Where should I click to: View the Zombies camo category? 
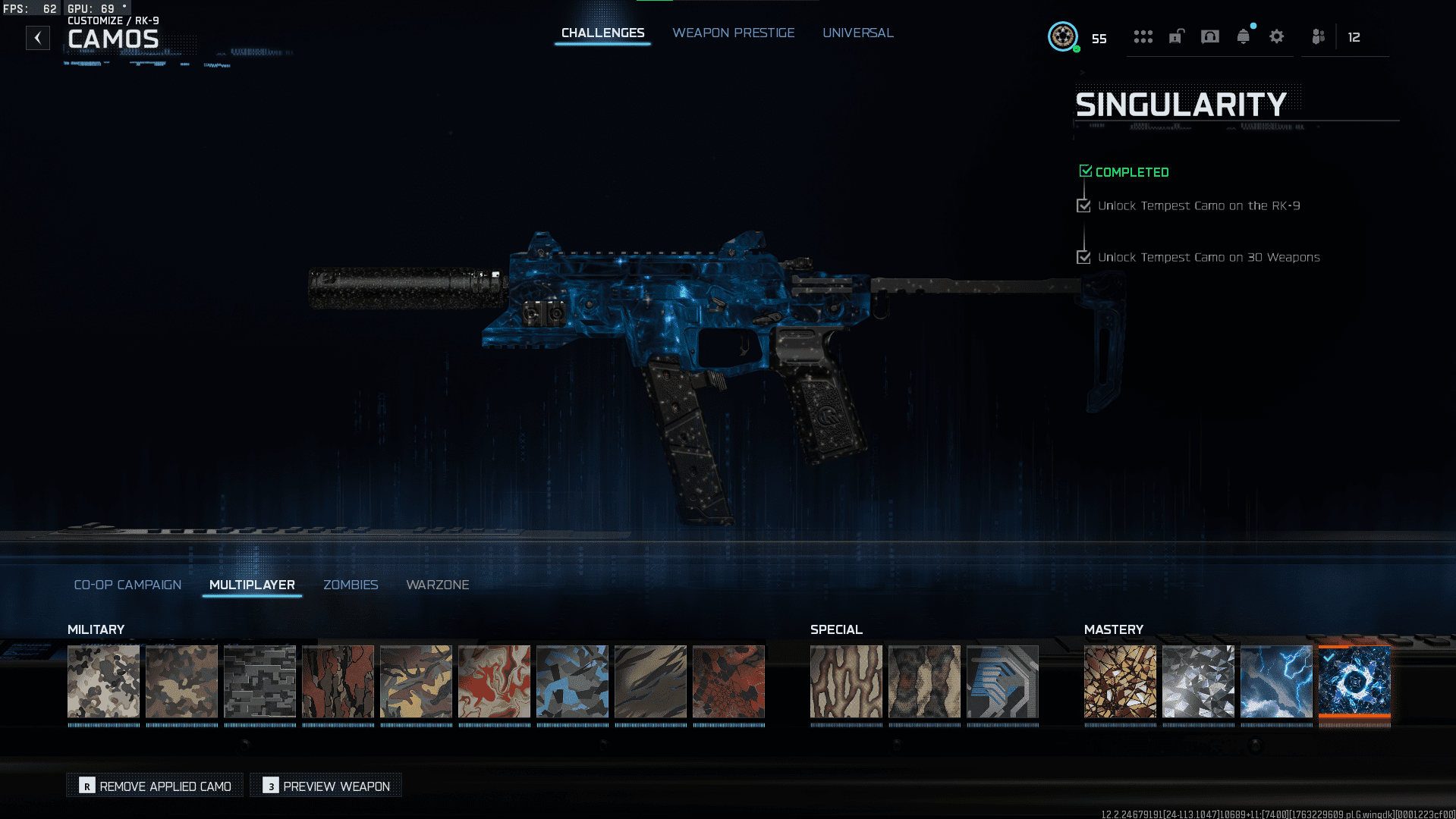pyautogui.click(x=351, y=585)
